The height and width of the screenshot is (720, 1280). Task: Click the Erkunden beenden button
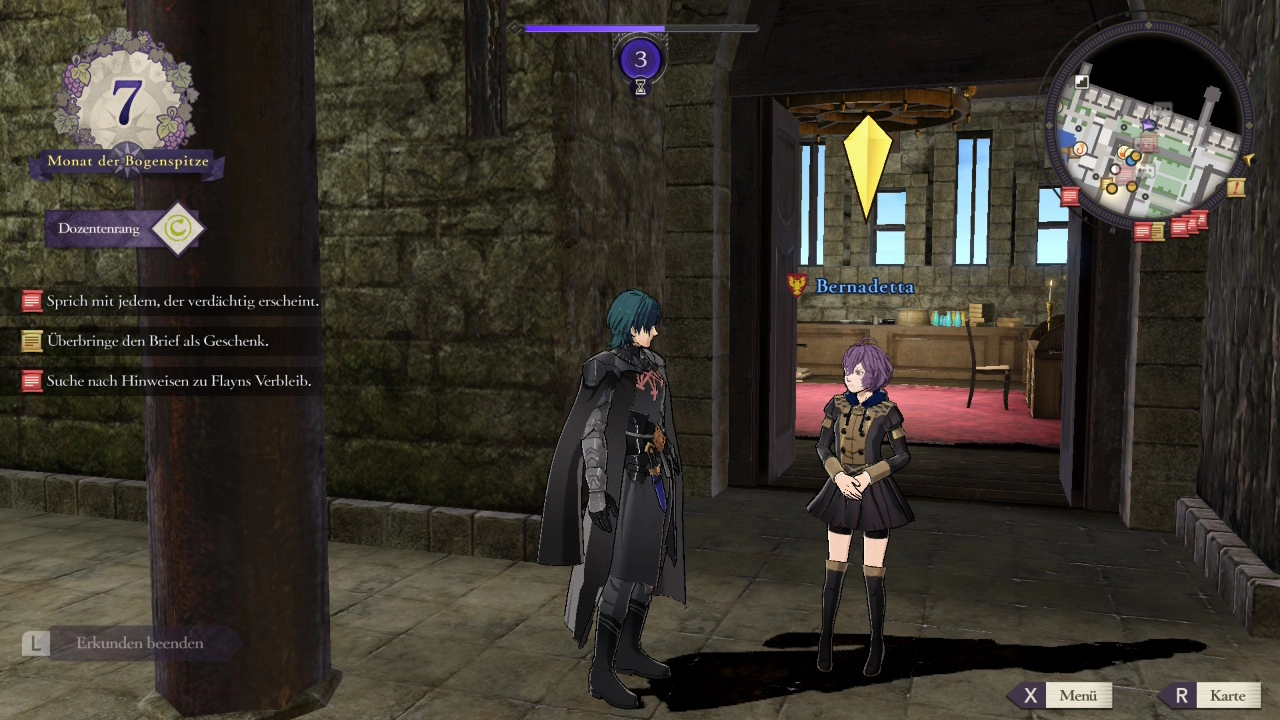(130, 643)
